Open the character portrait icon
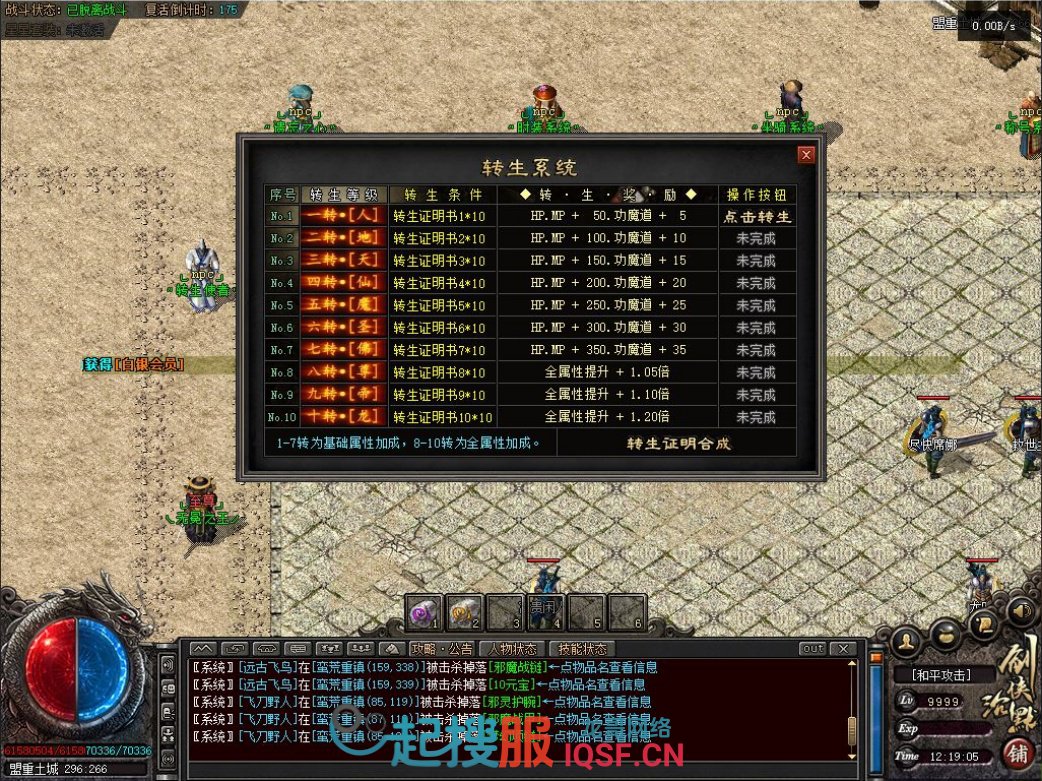 [906, 639]
